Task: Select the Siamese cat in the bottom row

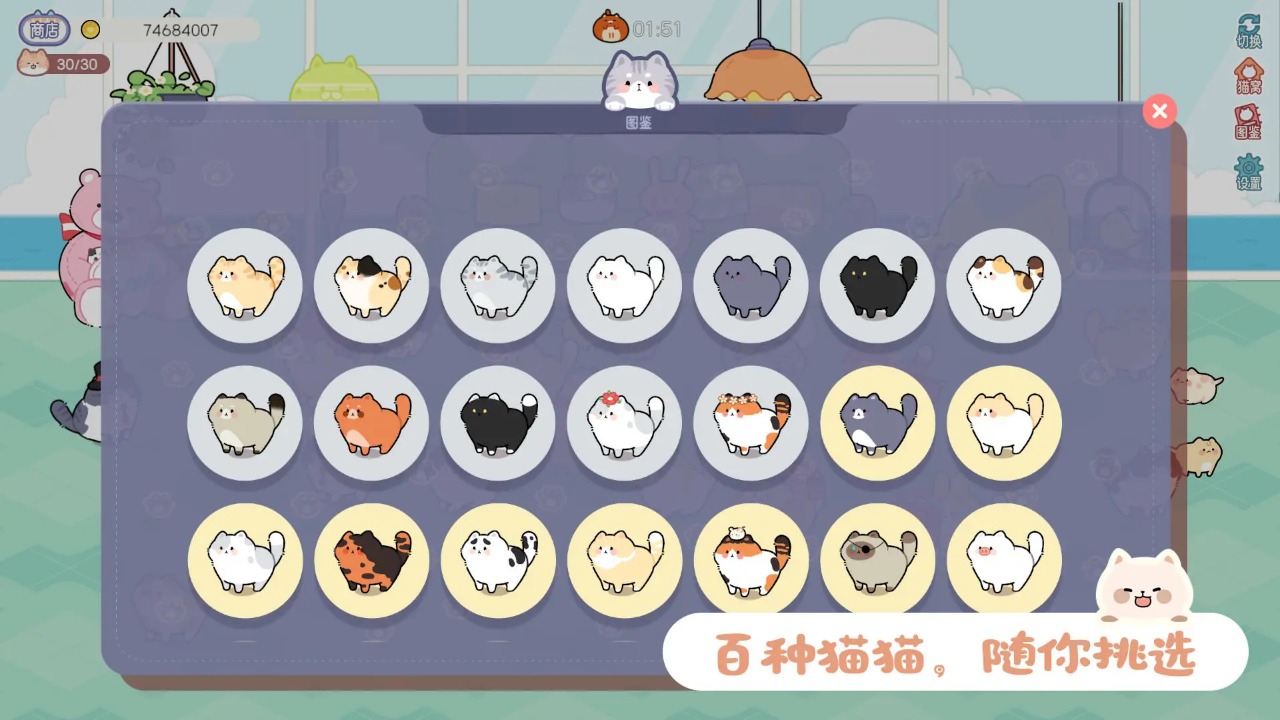Action: [877, 560]
